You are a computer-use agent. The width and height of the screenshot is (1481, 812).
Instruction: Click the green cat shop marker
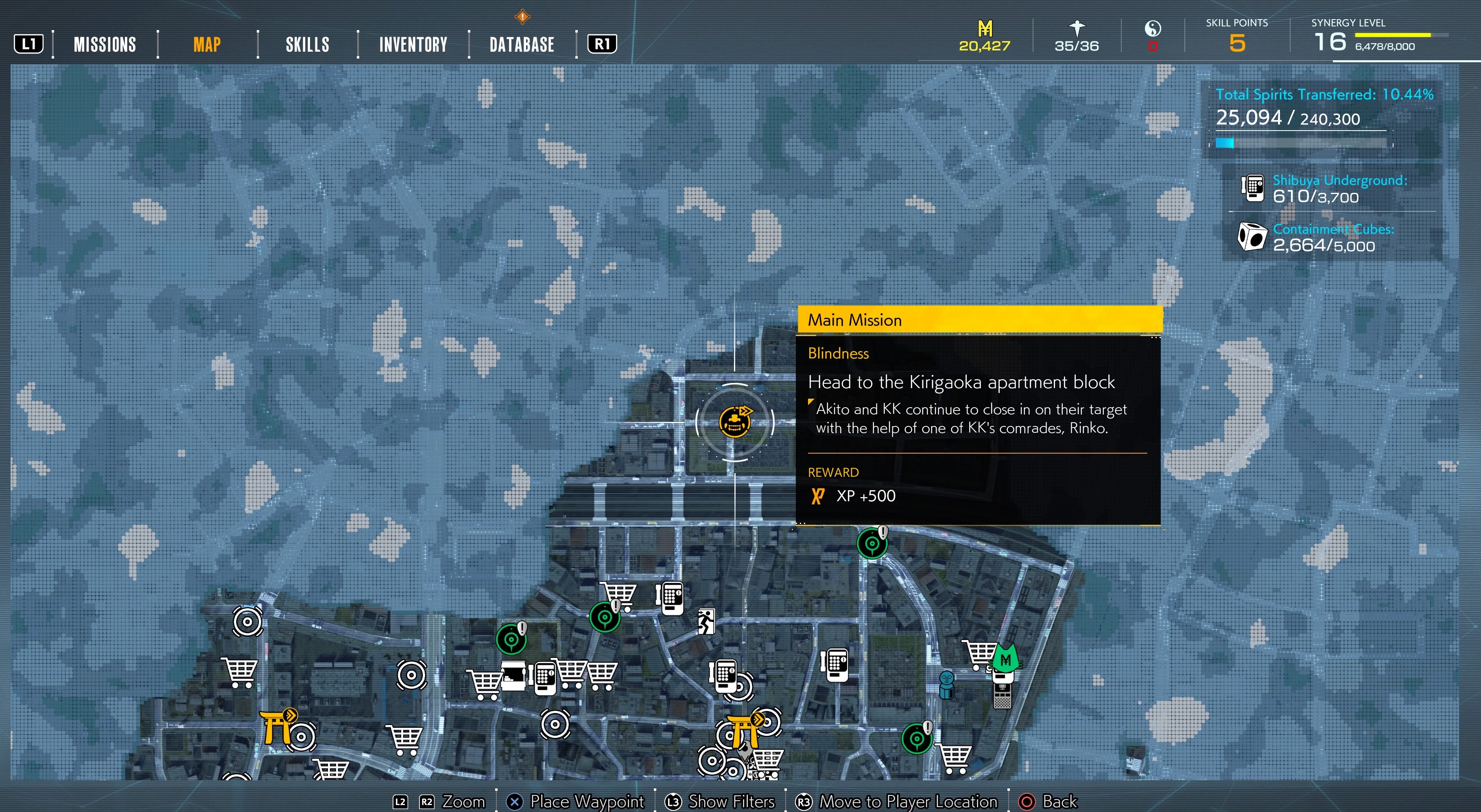1005,659
